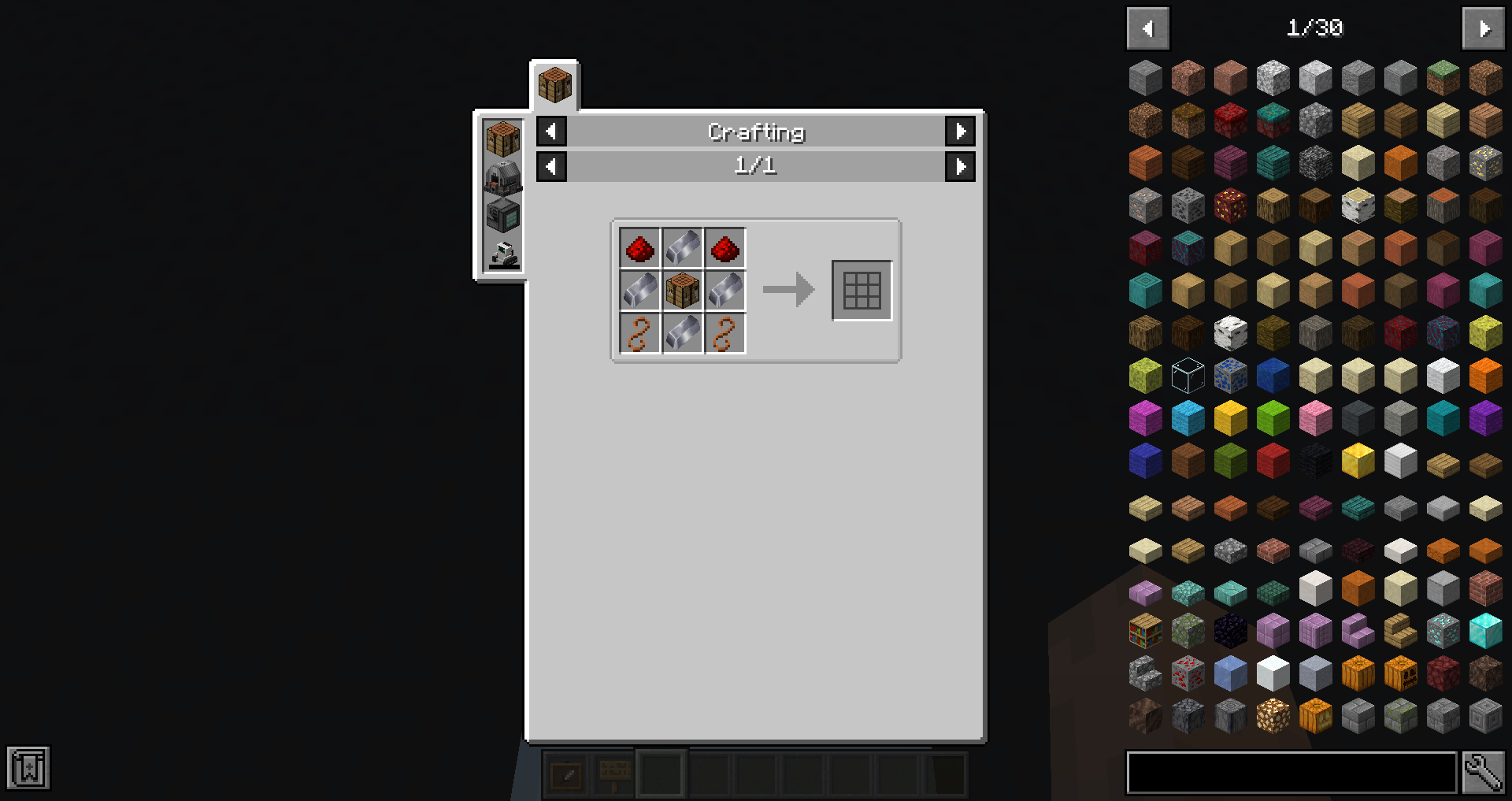Screen dimensions: 1512x801
Task: Go to previous recipe page arrow under Crafting
Action: click(x=550, y=166)
